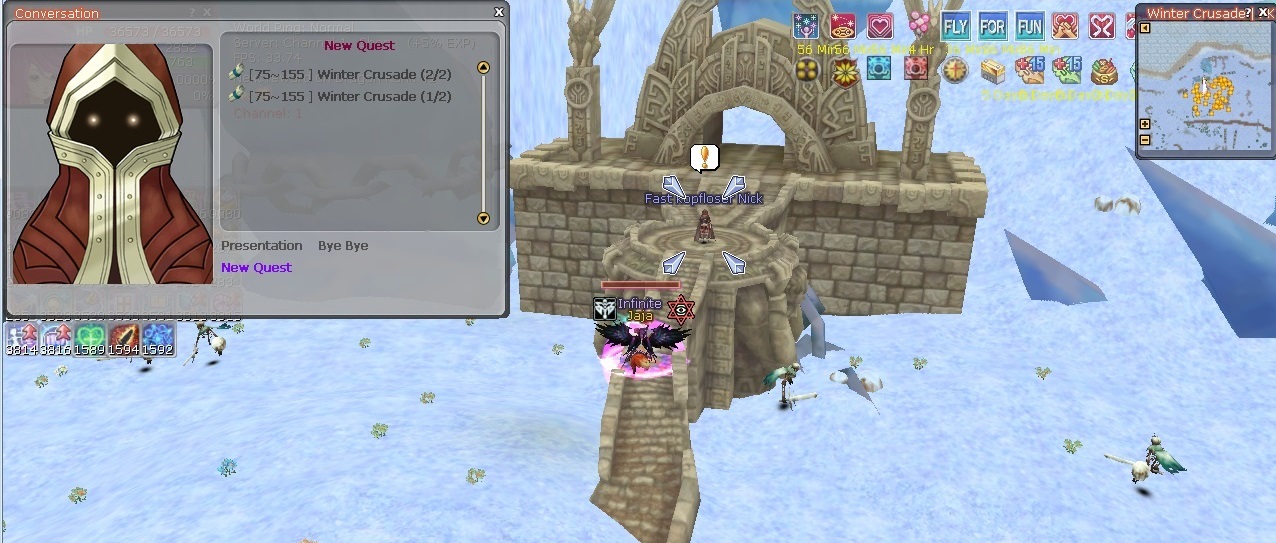Screen dimensions: 1276x543
Task: Click the yellow flower shield buff icon
Action: click(846, 70)
